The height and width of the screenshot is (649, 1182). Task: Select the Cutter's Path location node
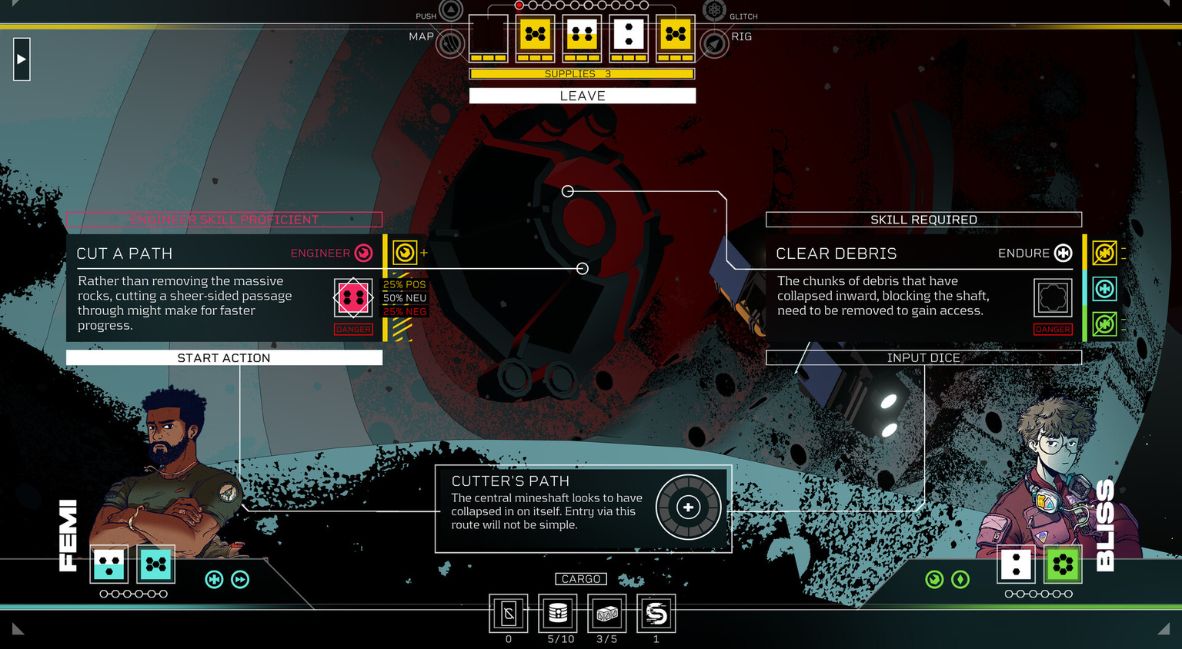click(687, 508)
